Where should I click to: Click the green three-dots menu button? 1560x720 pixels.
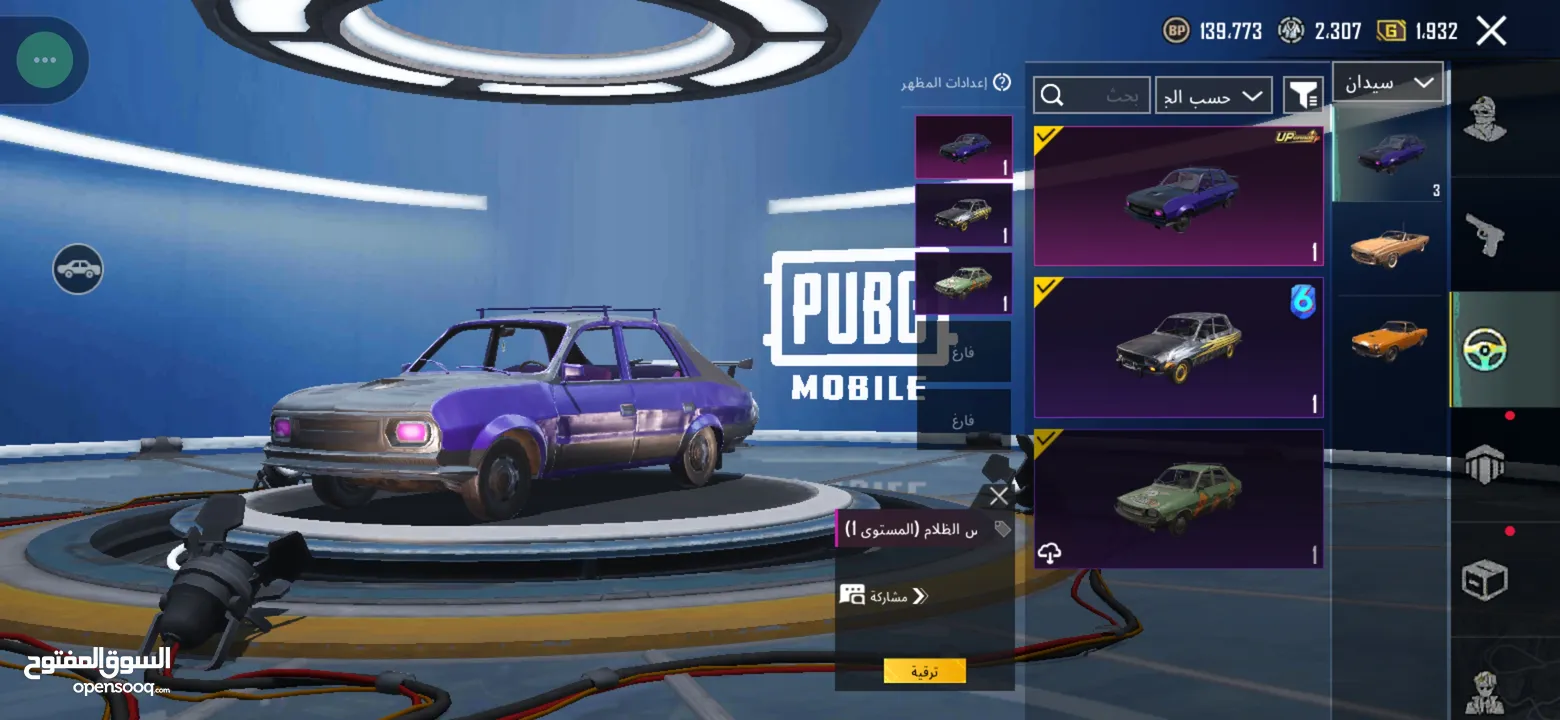(x=44, y=60)
